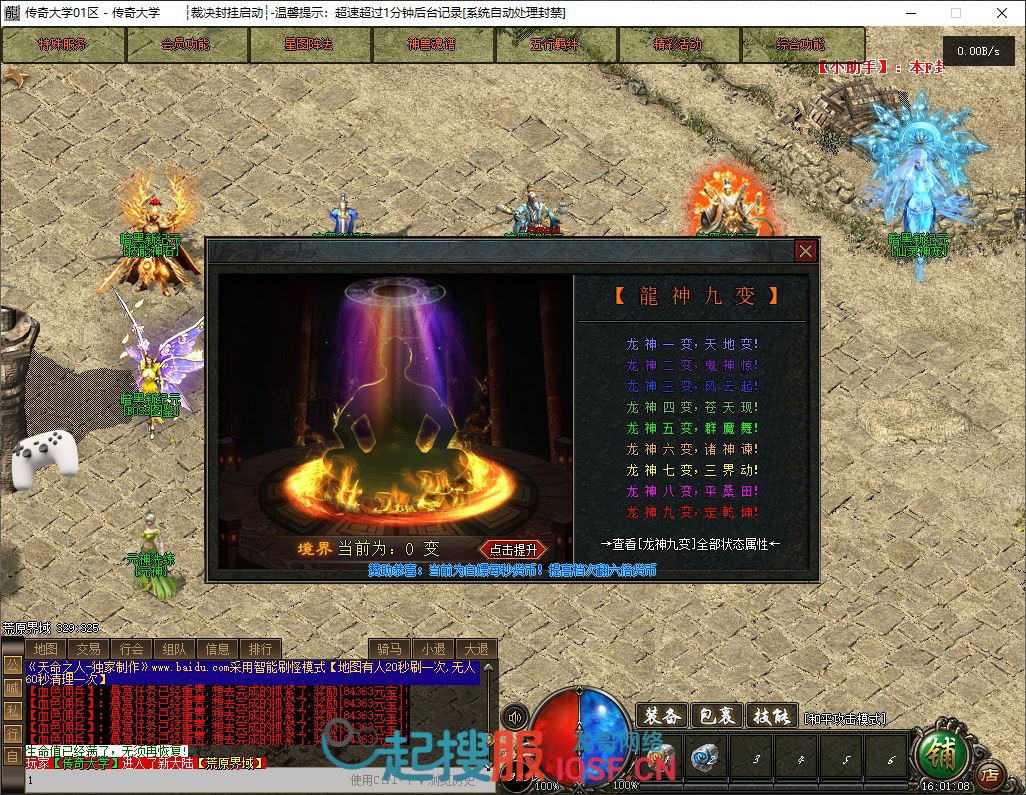The image size is (1026, 795).
Task: Open the 精彩活动 events menu
Action: (678, 45)
